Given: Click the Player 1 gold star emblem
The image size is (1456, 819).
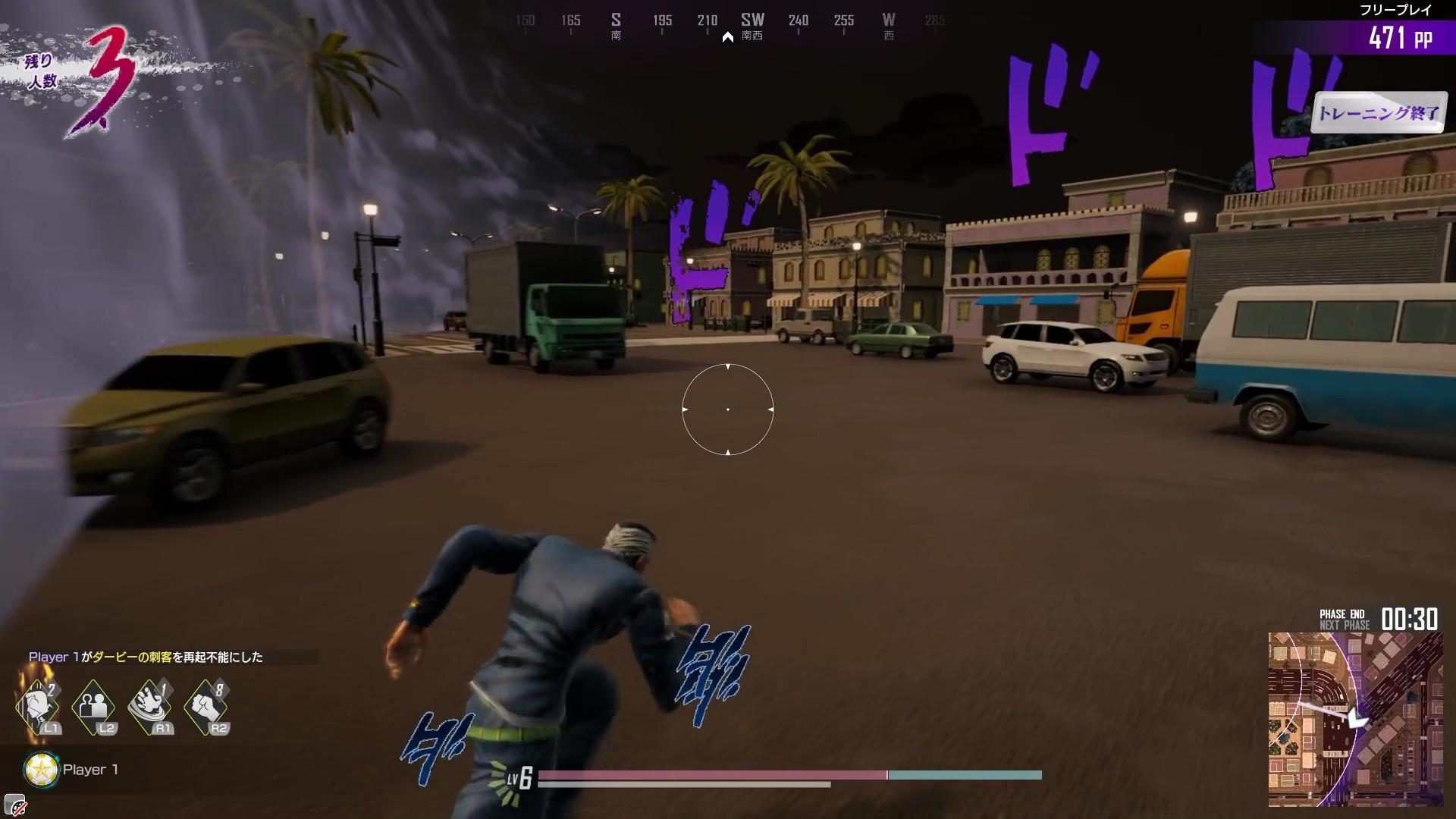Looking at the screenshot, I should pyautogui.click(x=40, y=769).
